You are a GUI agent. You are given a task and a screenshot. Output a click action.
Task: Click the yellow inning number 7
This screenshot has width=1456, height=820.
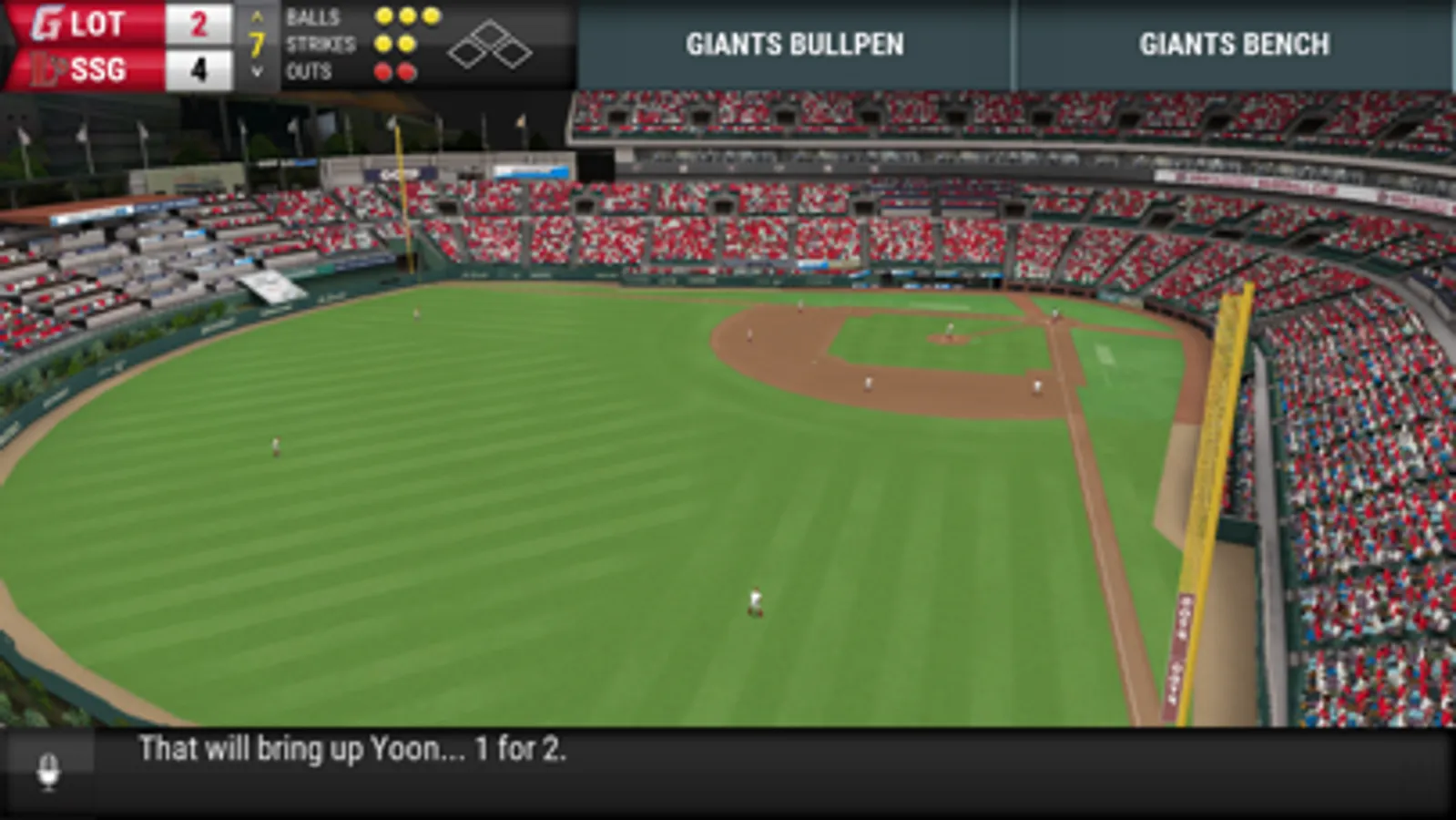(x=258, y=43)
